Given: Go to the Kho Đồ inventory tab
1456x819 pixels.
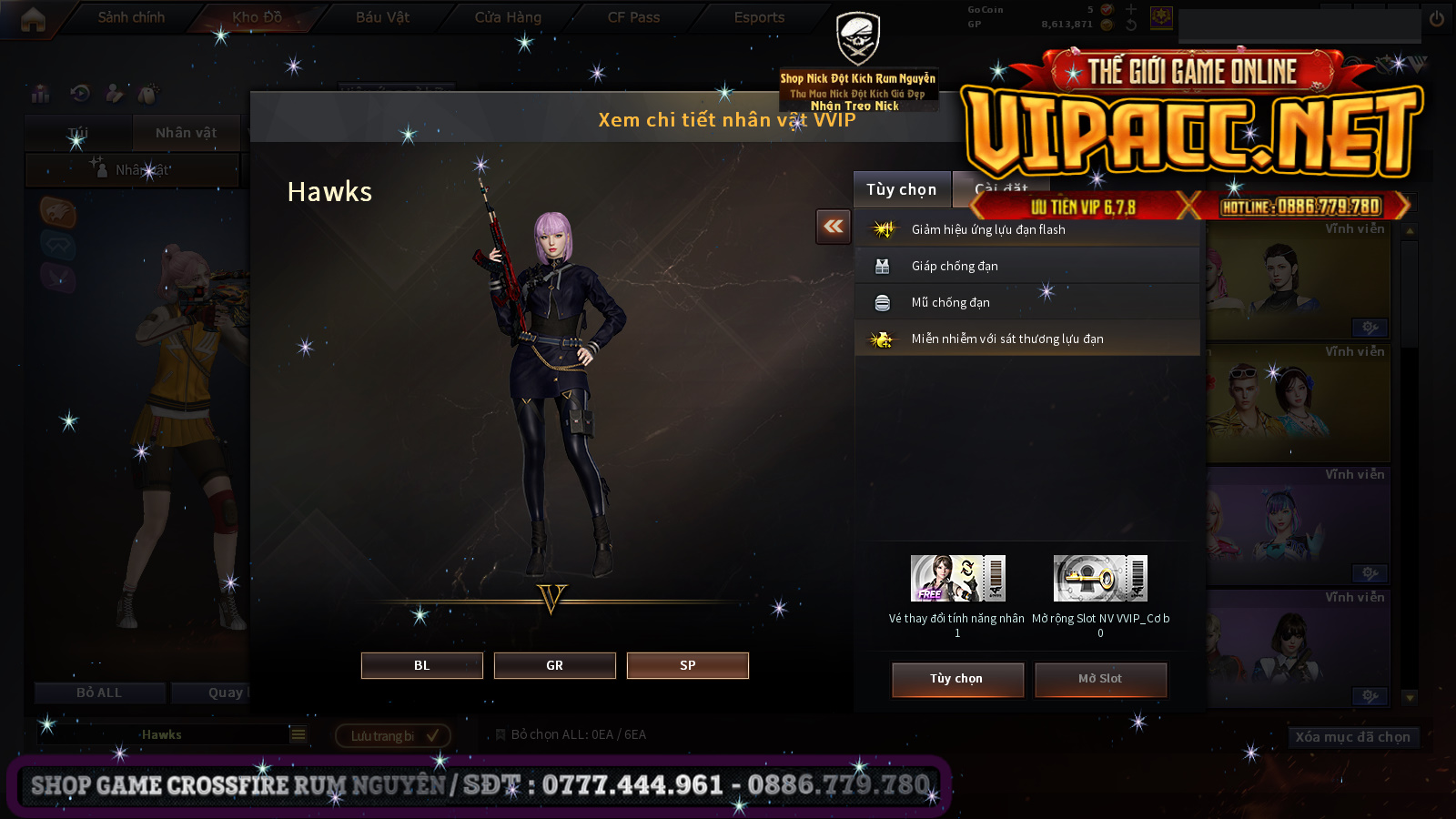Looking at the screenshot, I should click(x=257, y=17).
